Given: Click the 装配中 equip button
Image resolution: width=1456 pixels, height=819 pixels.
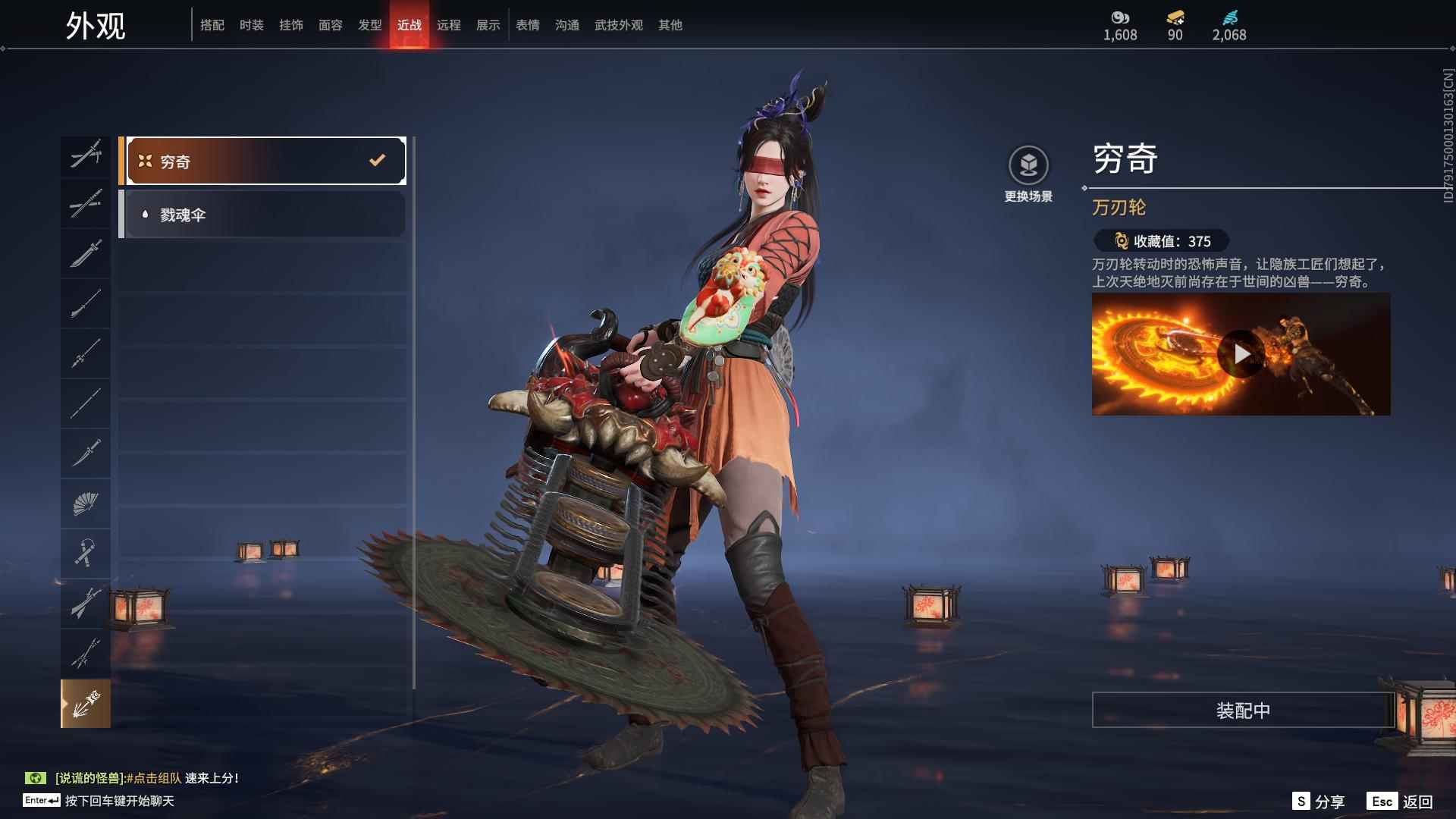Looking at the screenshot, I should [x=1243, y=710].
